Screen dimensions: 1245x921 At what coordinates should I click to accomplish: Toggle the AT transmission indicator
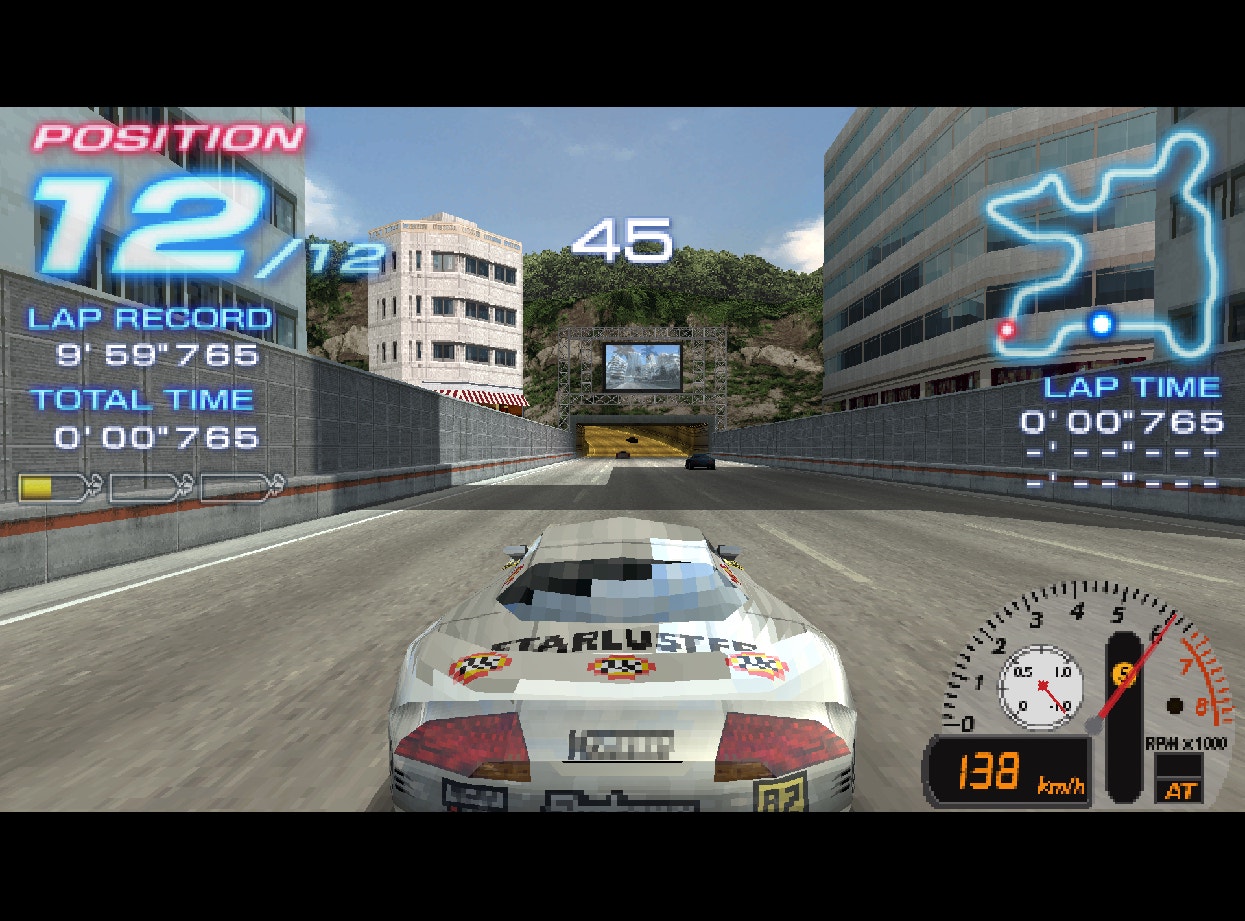pos(1180,790)
